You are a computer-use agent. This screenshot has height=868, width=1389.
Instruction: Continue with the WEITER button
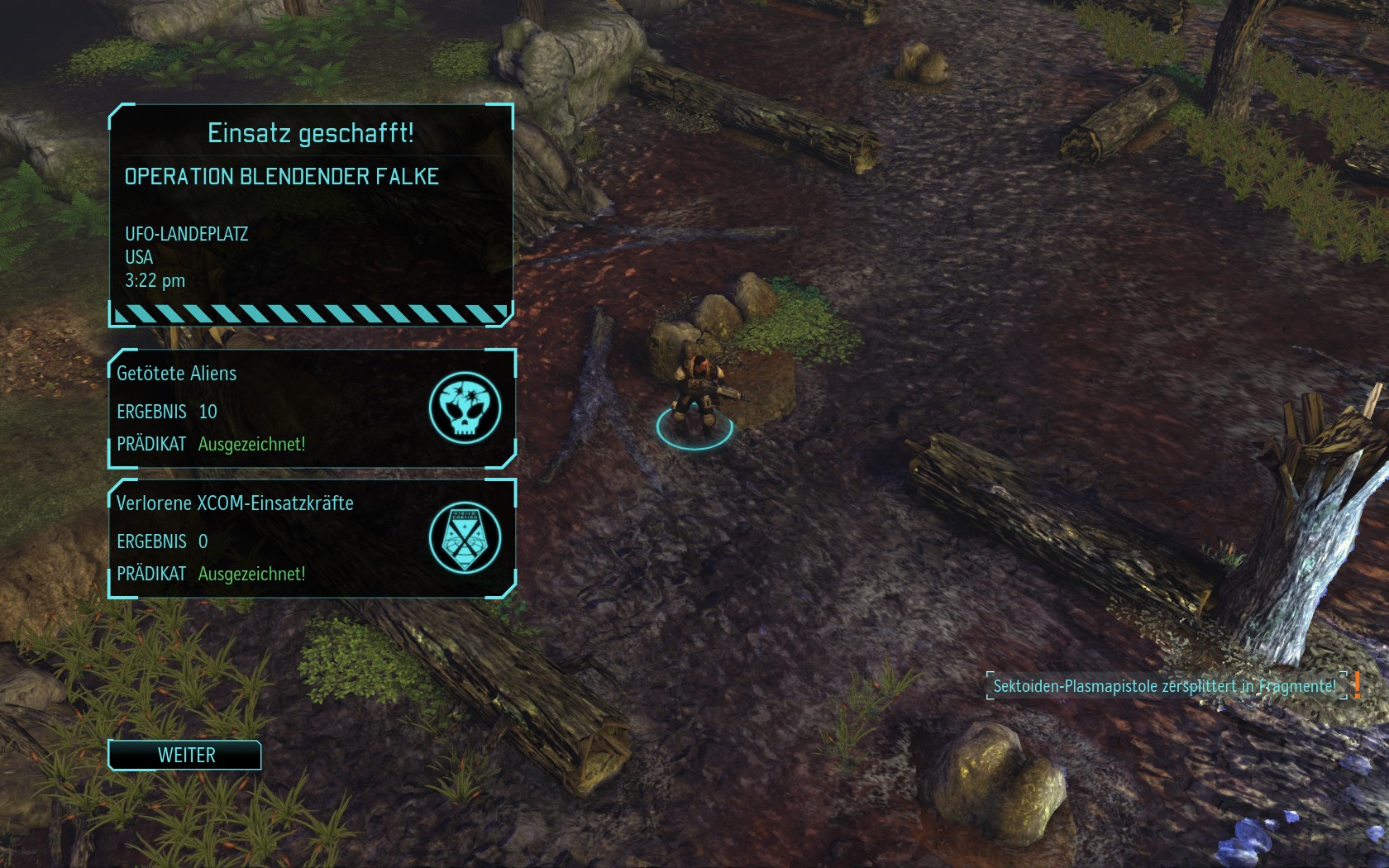[185, 755]
